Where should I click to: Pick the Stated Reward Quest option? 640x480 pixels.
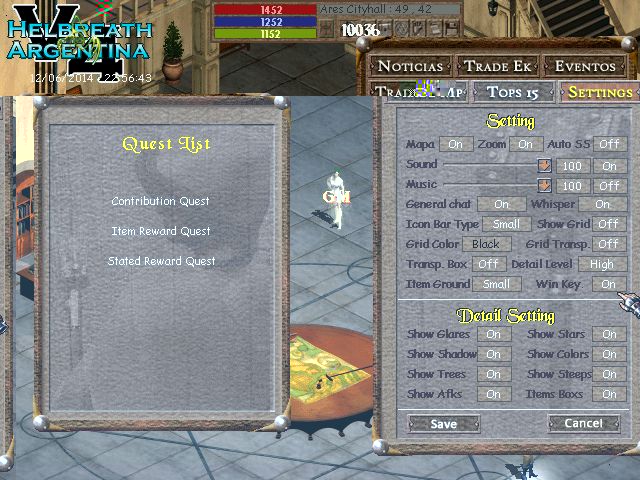pos(161,261)
